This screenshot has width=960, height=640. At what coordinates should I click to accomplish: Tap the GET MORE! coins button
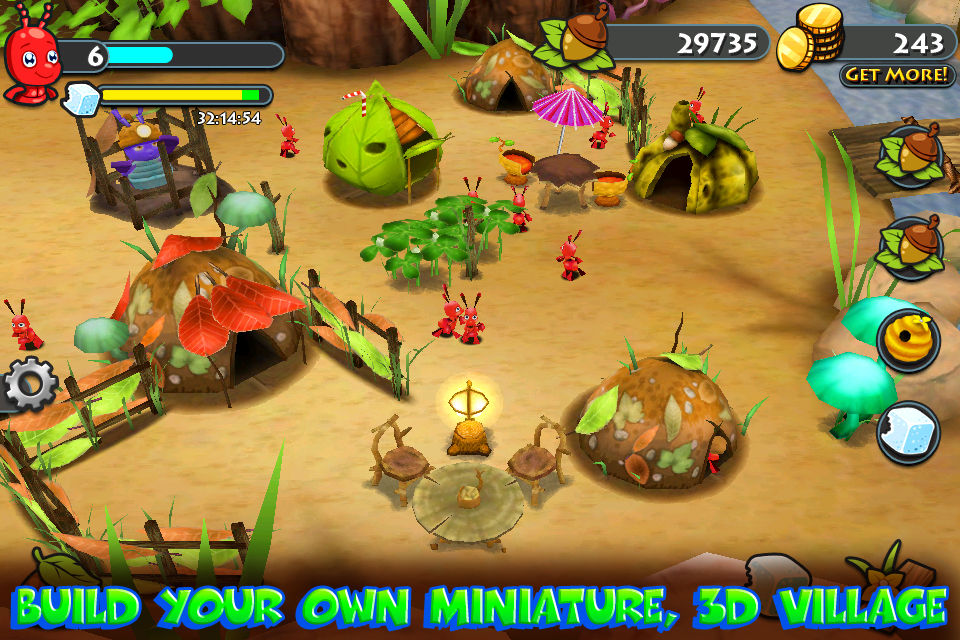coord(896,75)
